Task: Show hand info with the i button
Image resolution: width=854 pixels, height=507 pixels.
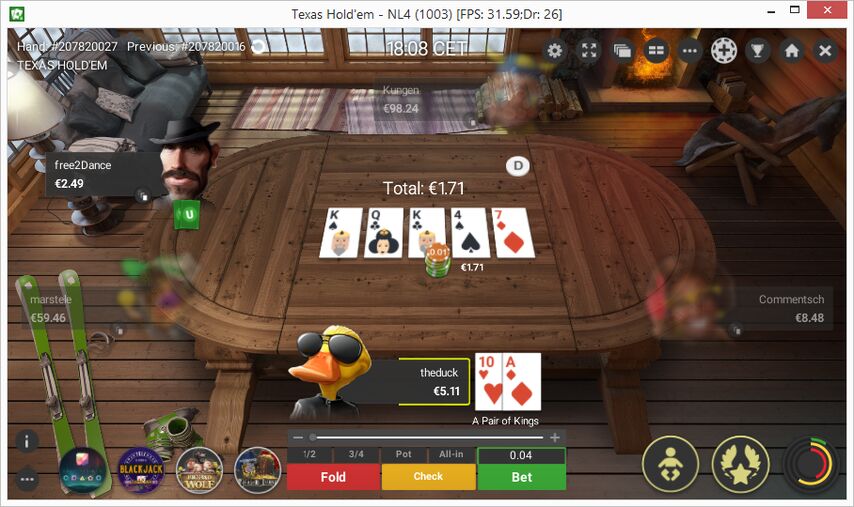Action: click(x=27, y=441)
